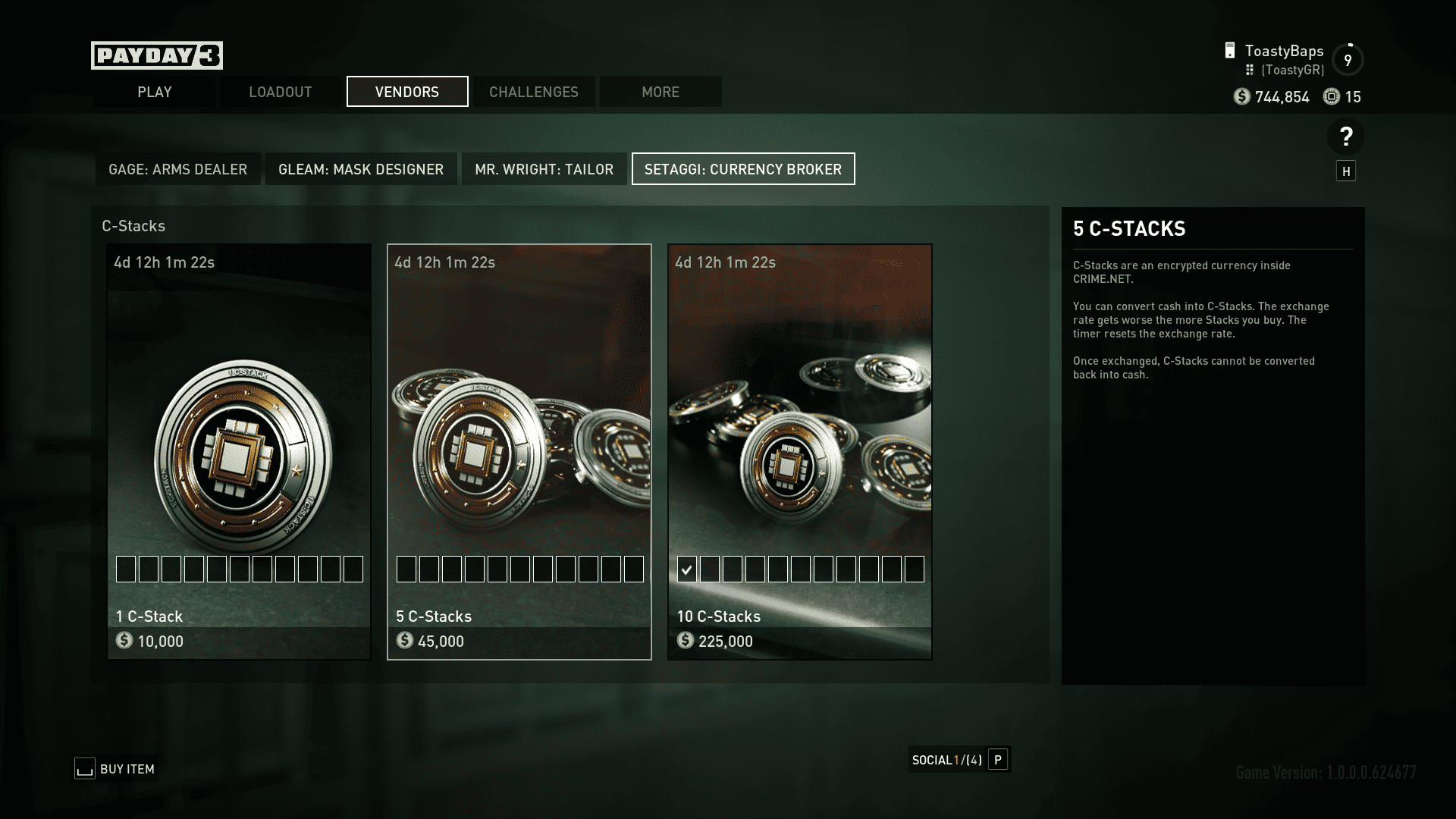This screenshot has height=819, width=1456.
Task: Open the help question mark icon
Action: [1346, 136]
